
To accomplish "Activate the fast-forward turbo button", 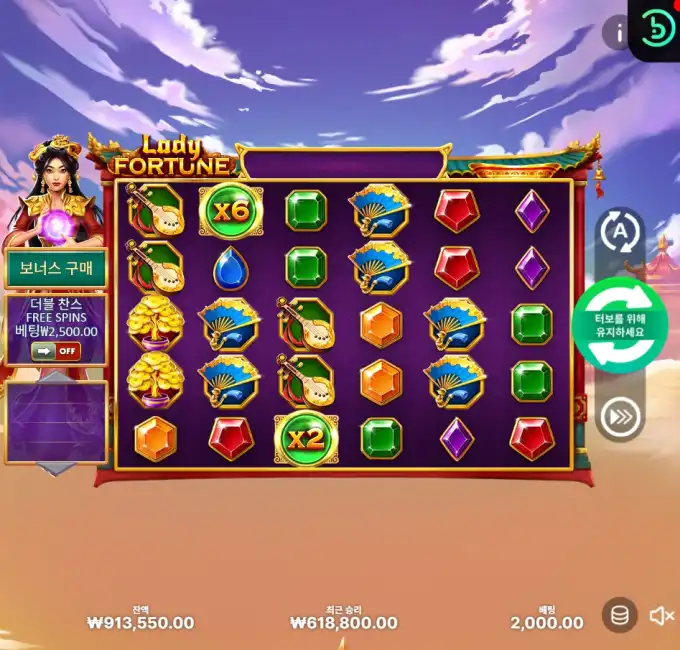I will [619, 418].
